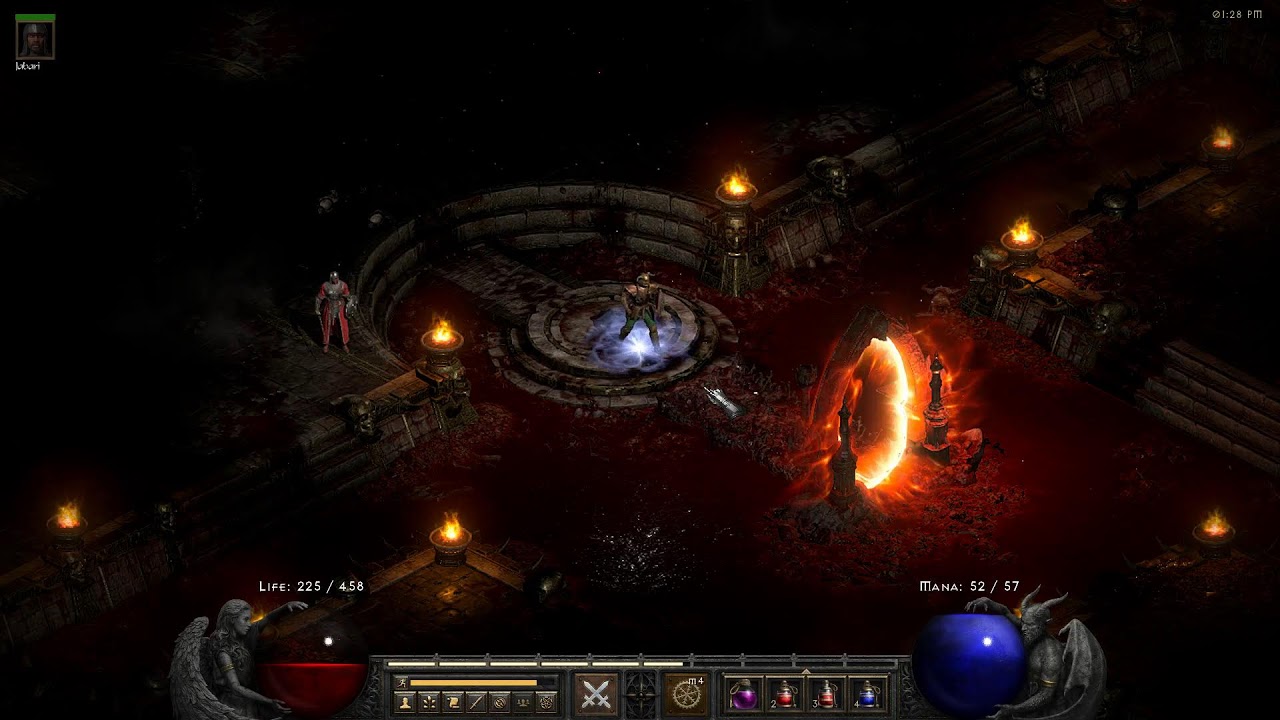Viewport: 1280px width, 720px height.
Task: Click the diagonal sword mini-panel button
Action: click(x=477, y=702)
